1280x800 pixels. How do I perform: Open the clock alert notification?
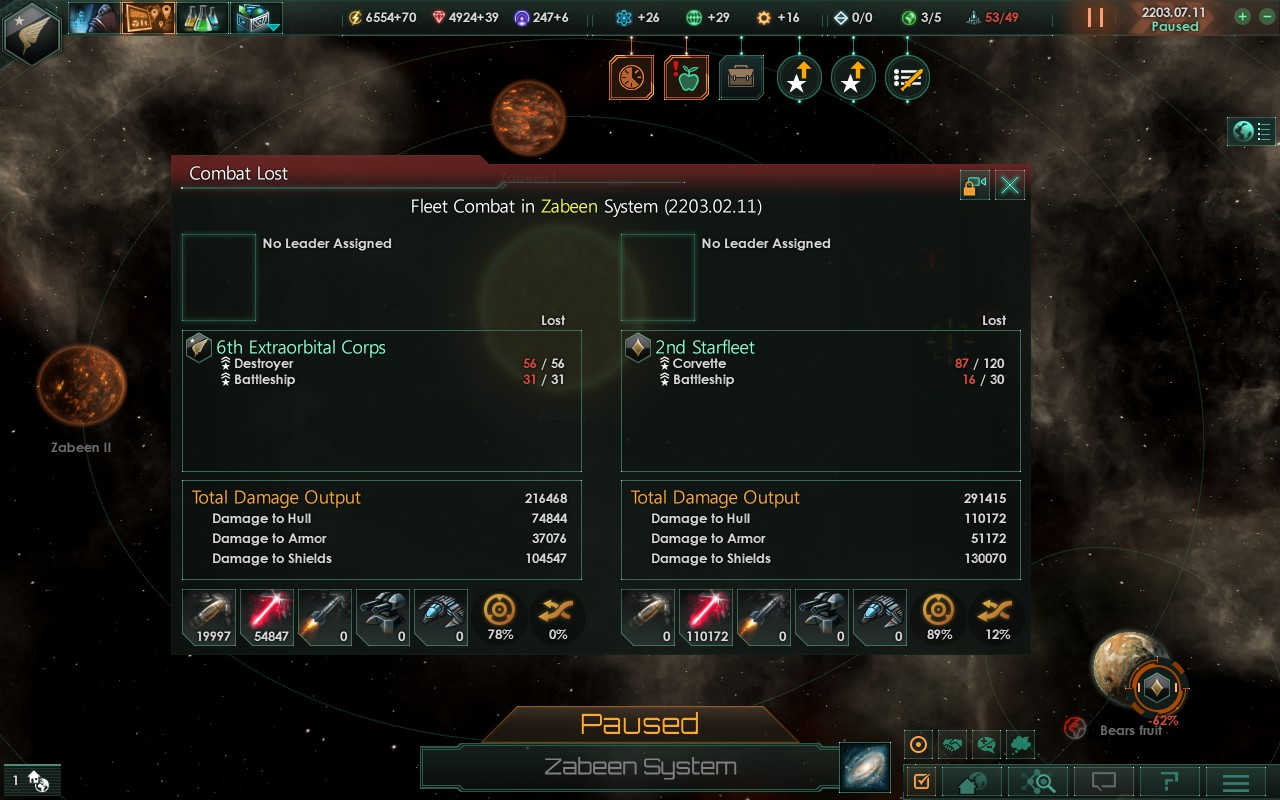632,78
